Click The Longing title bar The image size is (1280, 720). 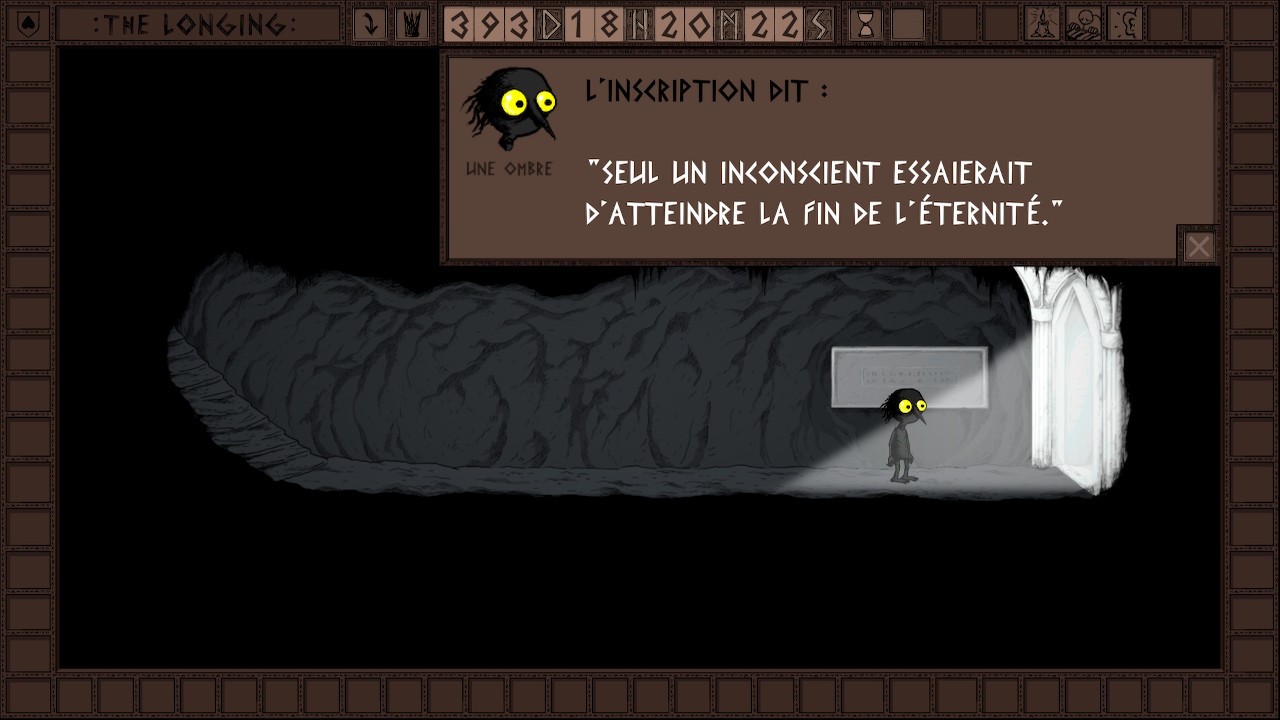coord(195,24)
